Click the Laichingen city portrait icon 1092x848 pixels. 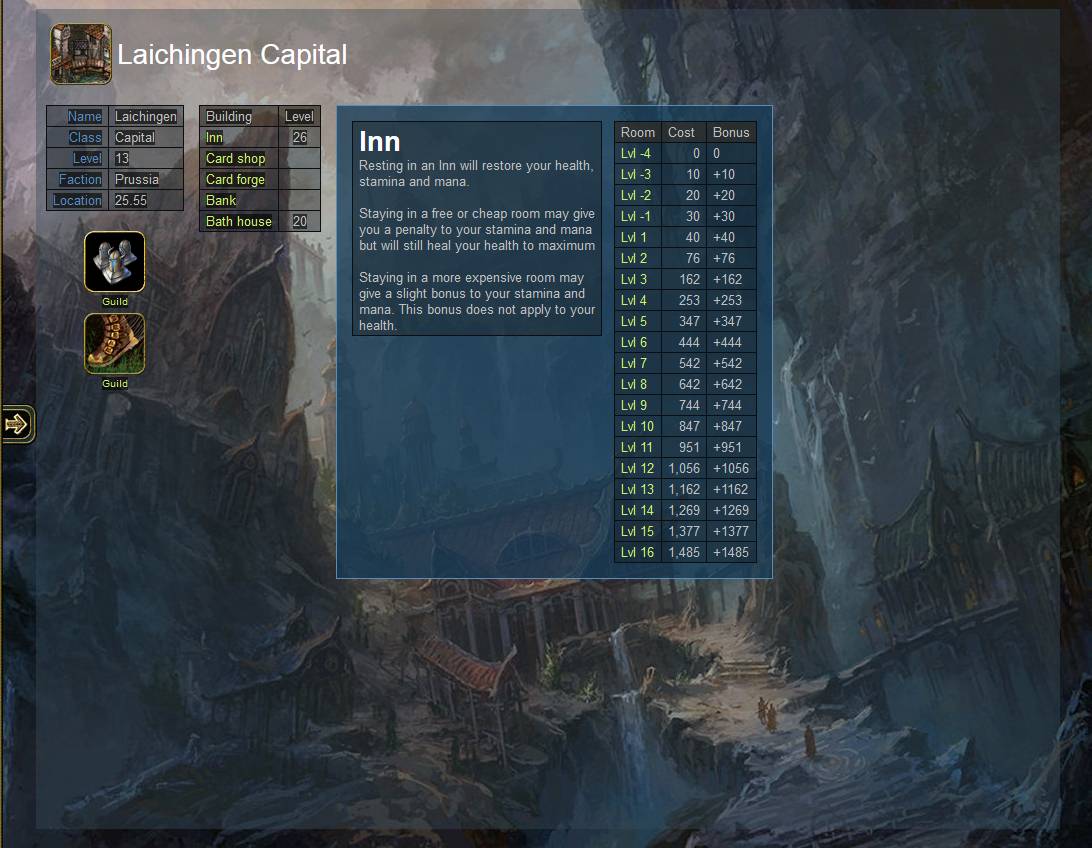click(x=81, y=54)
